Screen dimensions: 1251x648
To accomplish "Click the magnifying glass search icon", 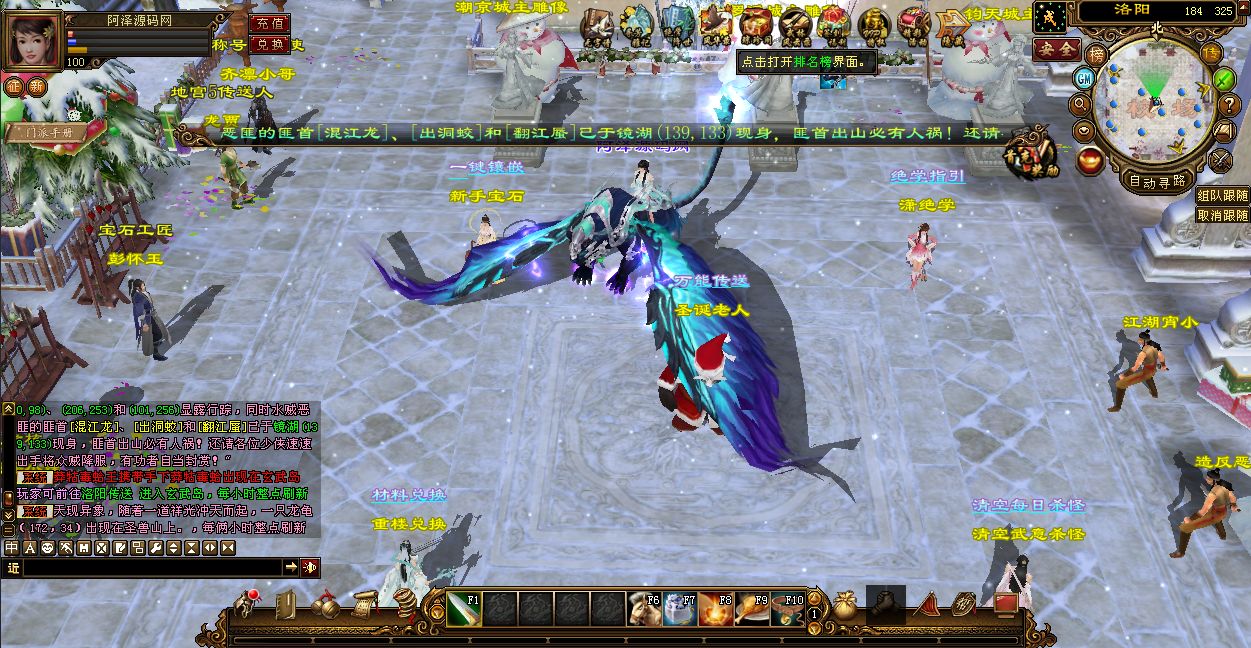I will (x=1080, y=104).
